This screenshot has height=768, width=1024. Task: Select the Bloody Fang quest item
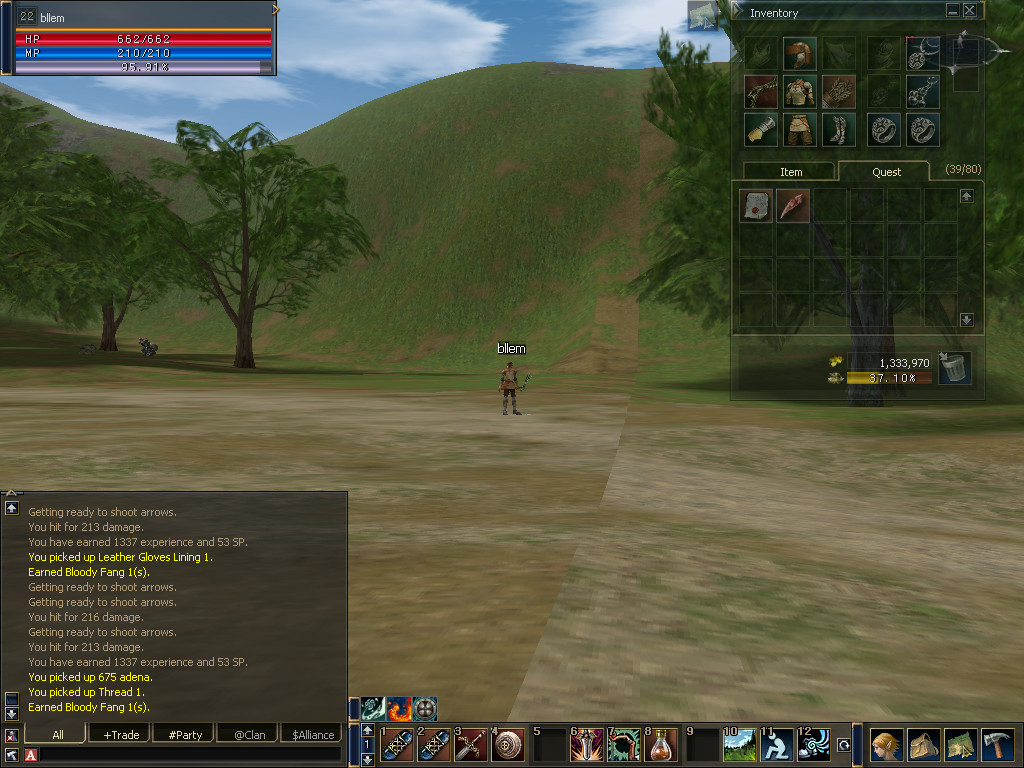point(793,206)
